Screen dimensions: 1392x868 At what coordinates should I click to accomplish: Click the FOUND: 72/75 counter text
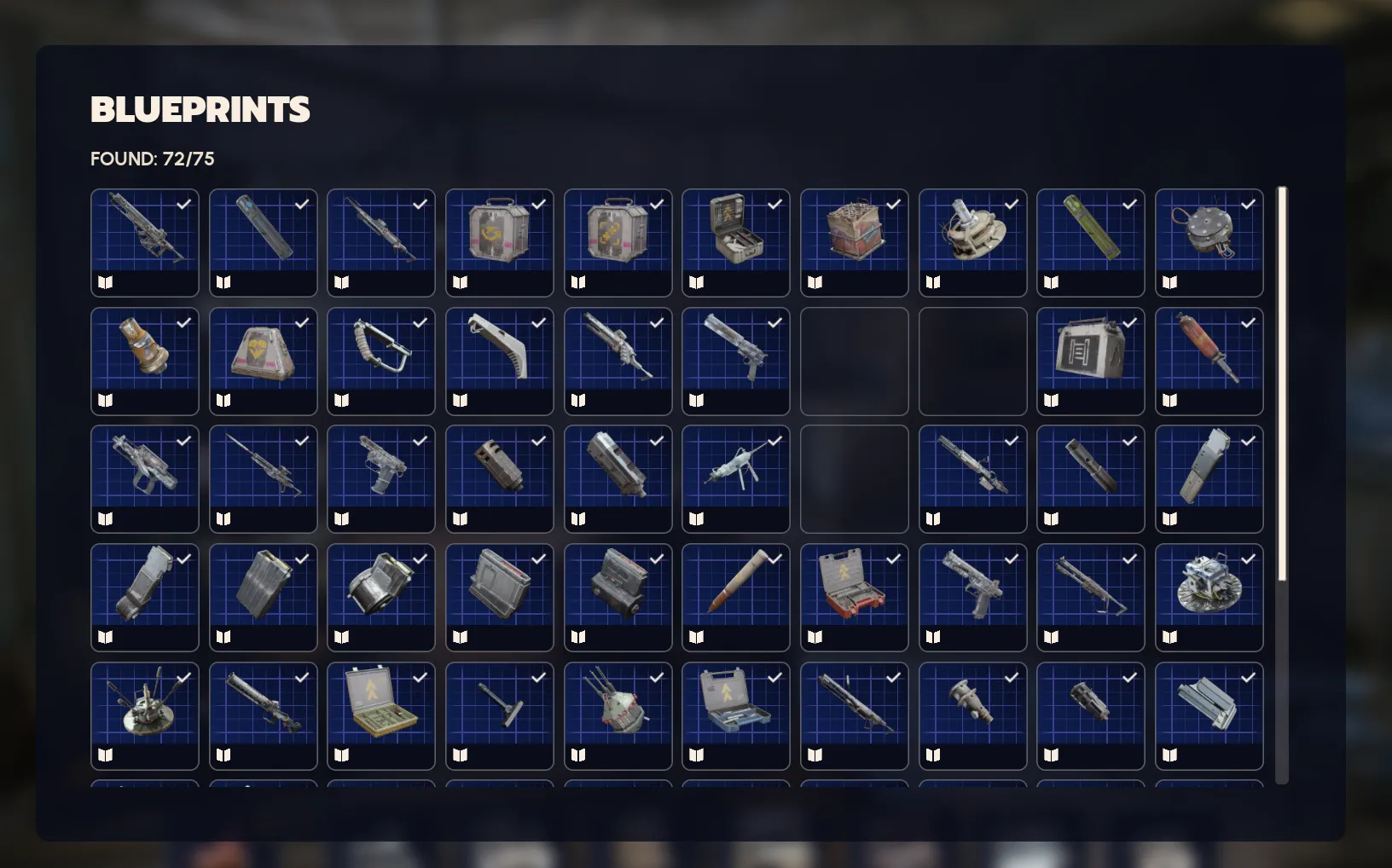(152, 159)
